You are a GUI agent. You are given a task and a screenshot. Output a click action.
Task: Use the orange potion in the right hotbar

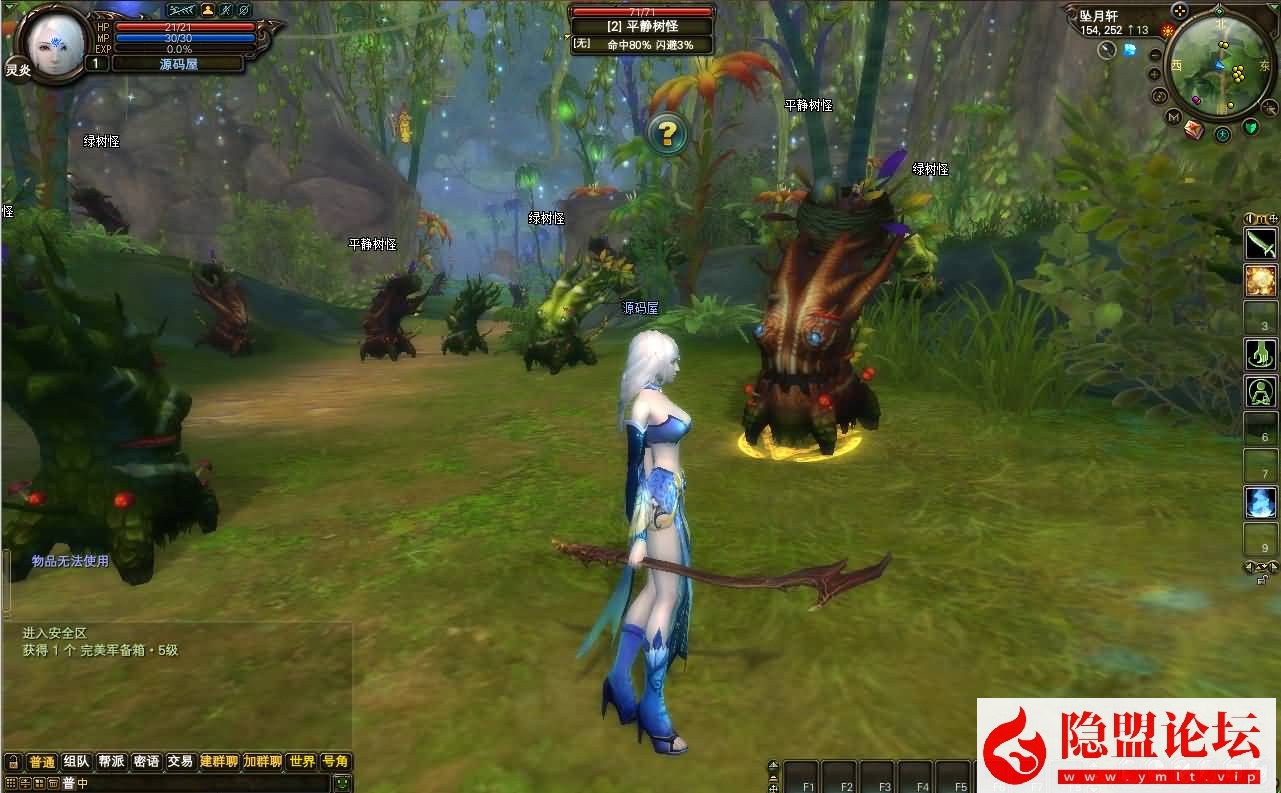(x=1259, y=281)
